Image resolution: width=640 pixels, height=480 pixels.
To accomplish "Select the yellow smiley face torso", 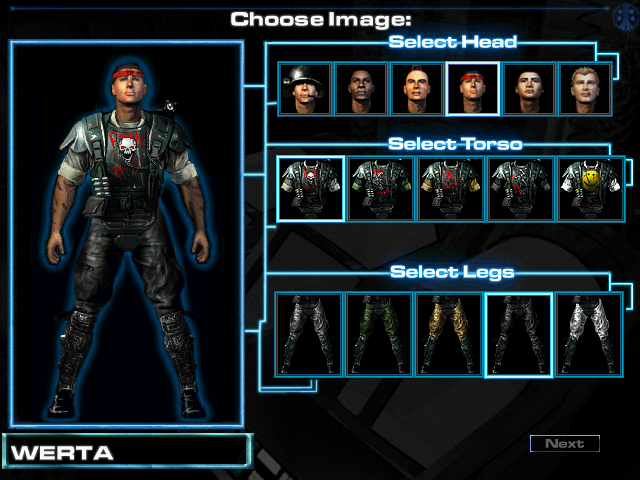I will (590, 188).
